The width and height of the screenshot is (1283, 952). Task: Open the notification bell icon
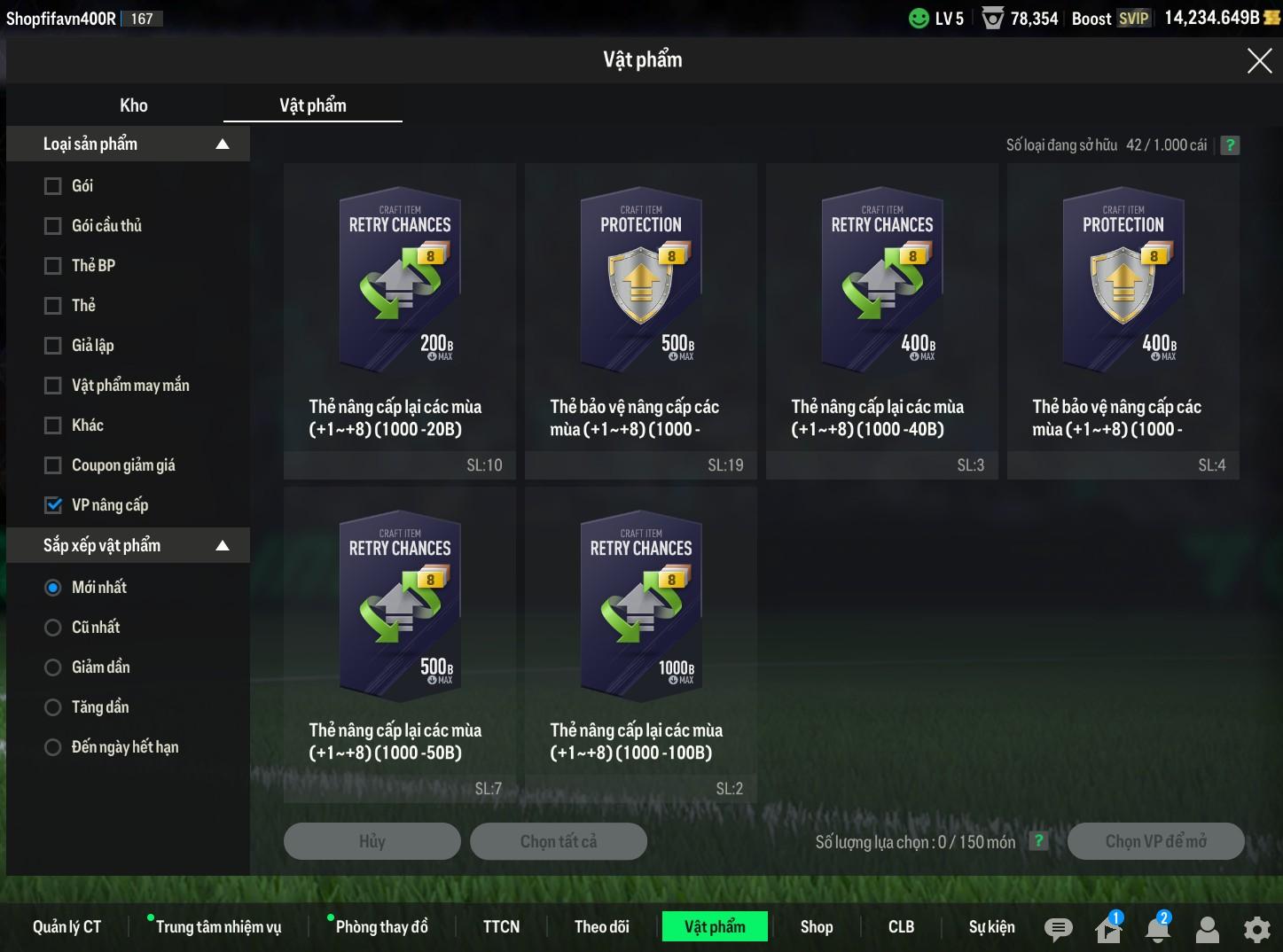1158,929
